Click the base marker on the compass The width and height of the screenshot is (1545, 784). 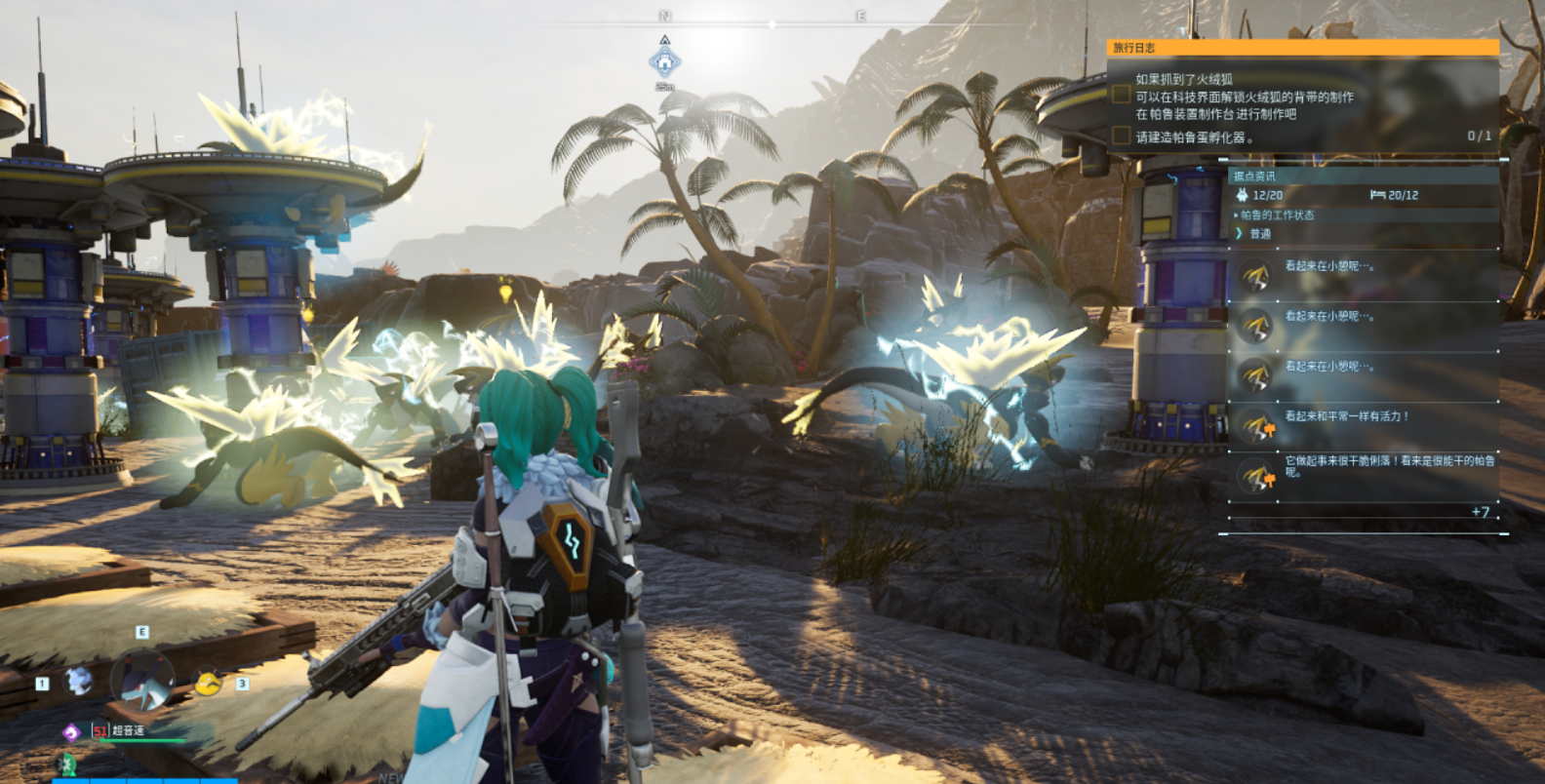pos(664,62)
